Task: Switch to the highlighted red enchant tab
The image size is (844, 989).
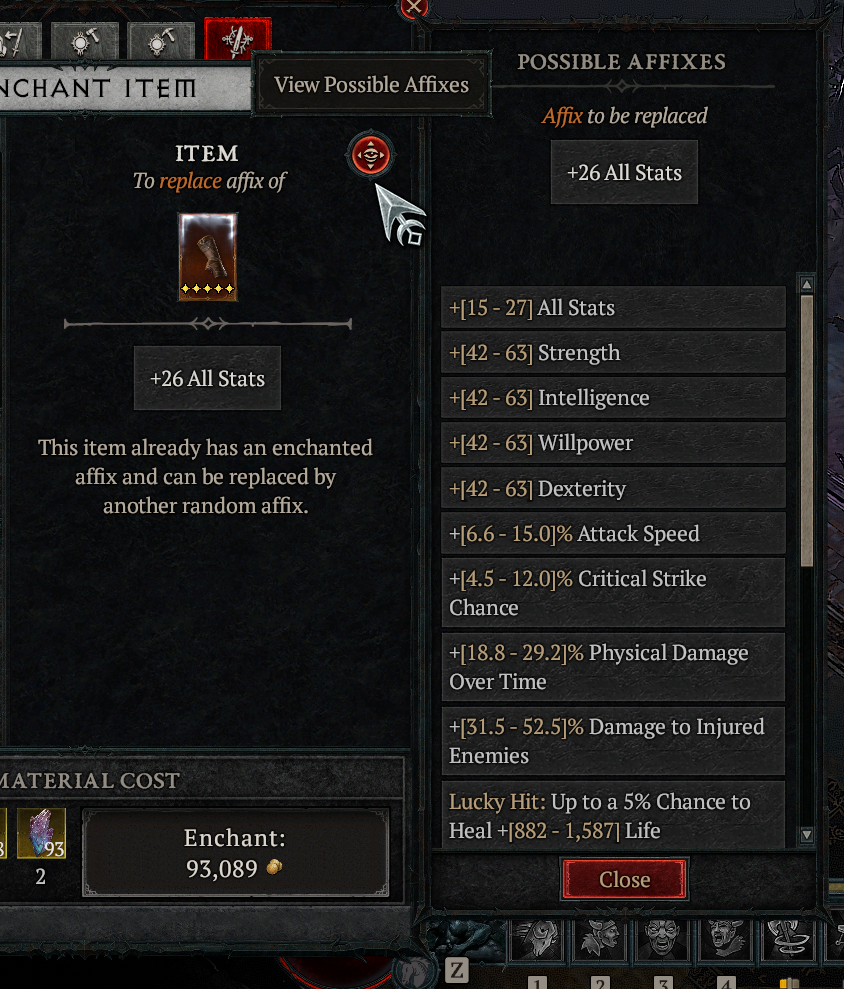Action: (237, 40)
